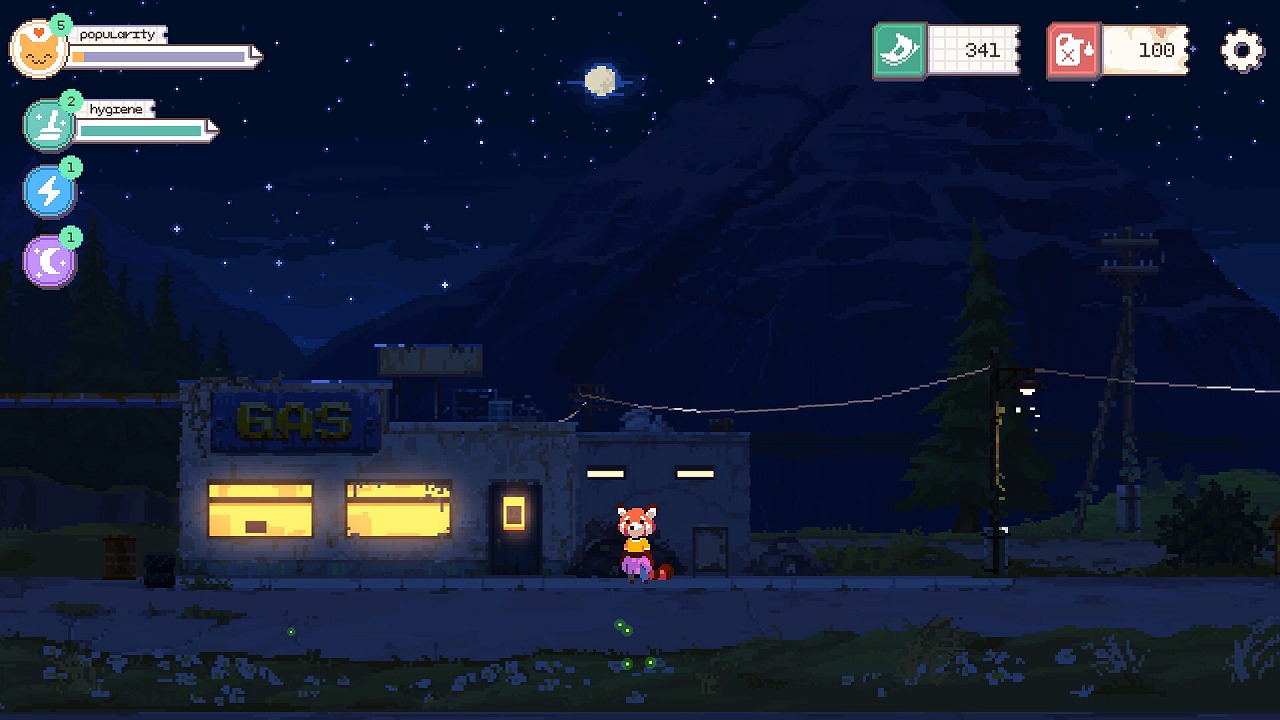
Task: Click the green fish currency icon
Action: point(900,50)
